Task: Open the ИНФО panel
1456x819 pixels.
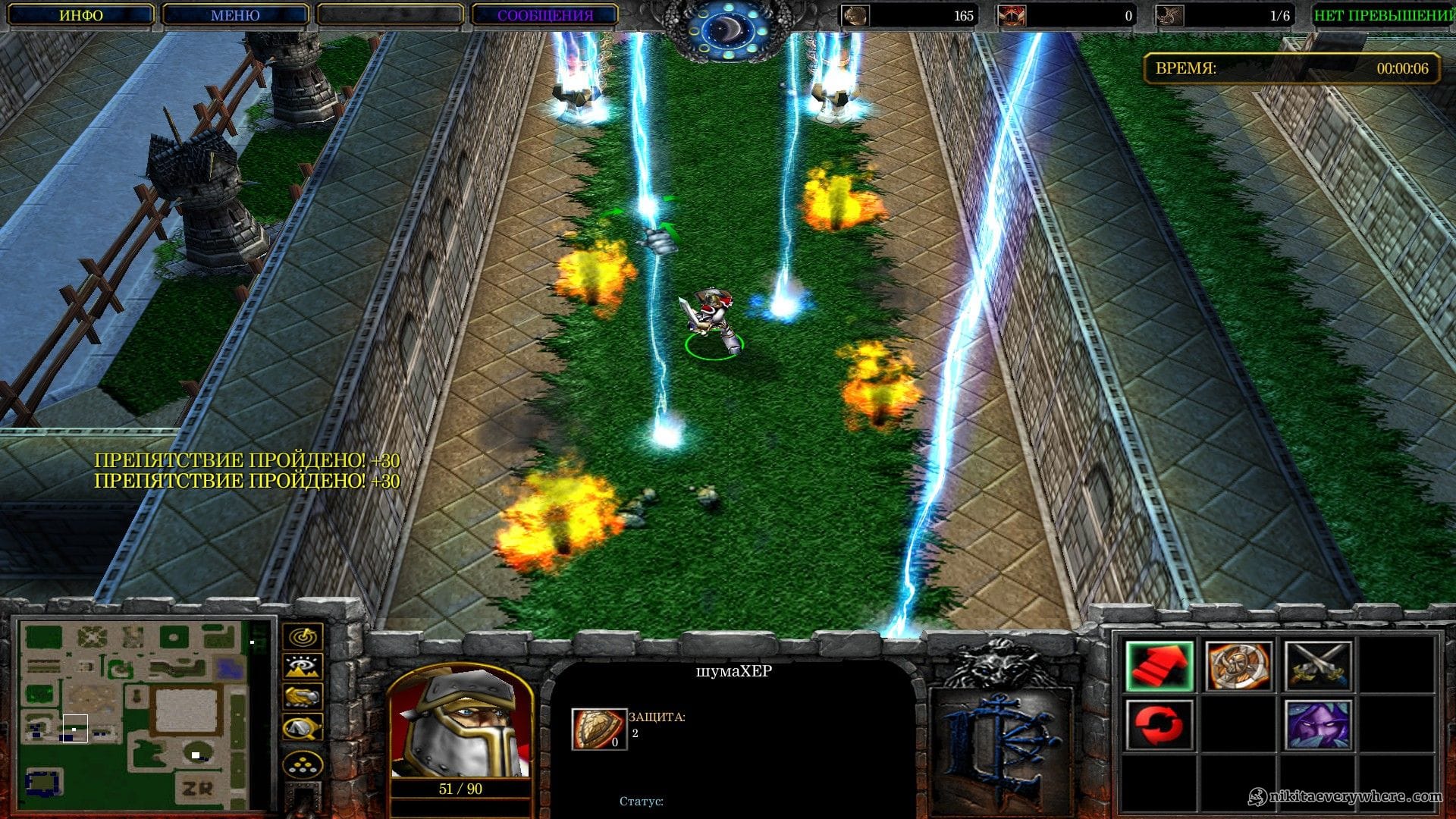Action: (81, 15)
